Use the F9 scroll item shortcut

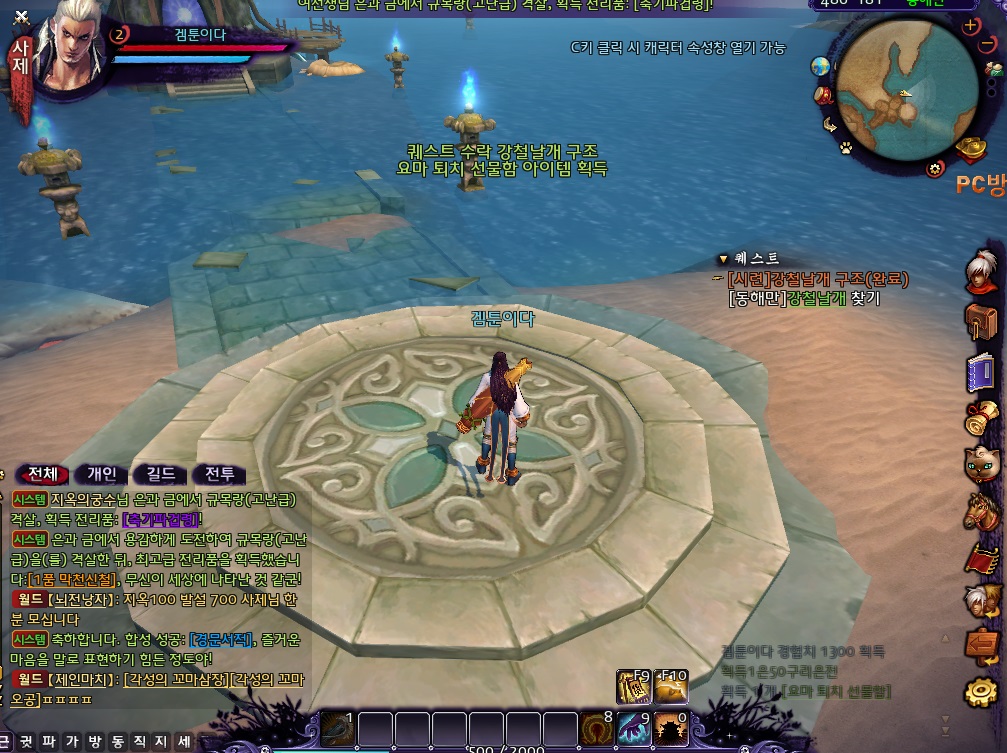(x=633, y=687)
